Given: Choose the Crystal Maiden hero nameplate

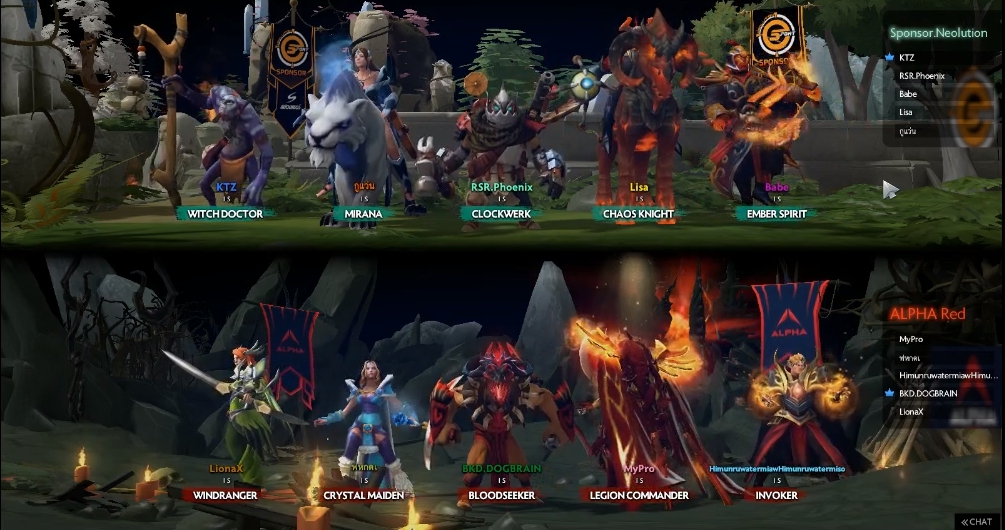Looking at the screenshot, I should click(x=362, y=495).
